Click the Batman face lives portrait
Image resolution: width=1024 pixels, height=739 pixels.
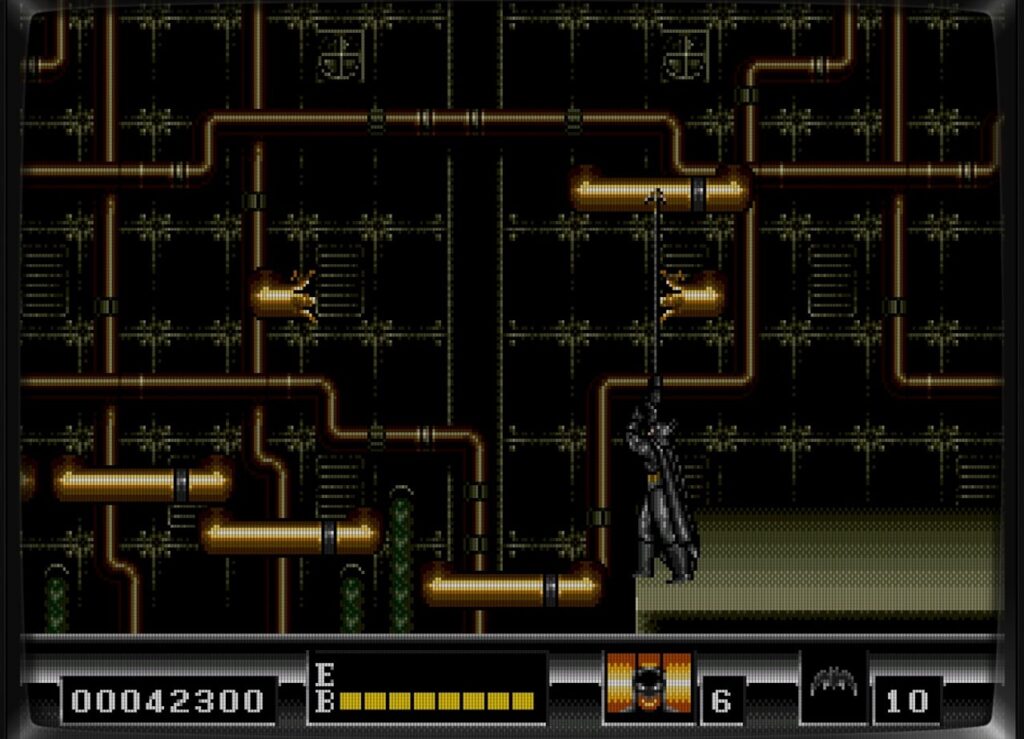pyautogui.click(x=649, y=684)
